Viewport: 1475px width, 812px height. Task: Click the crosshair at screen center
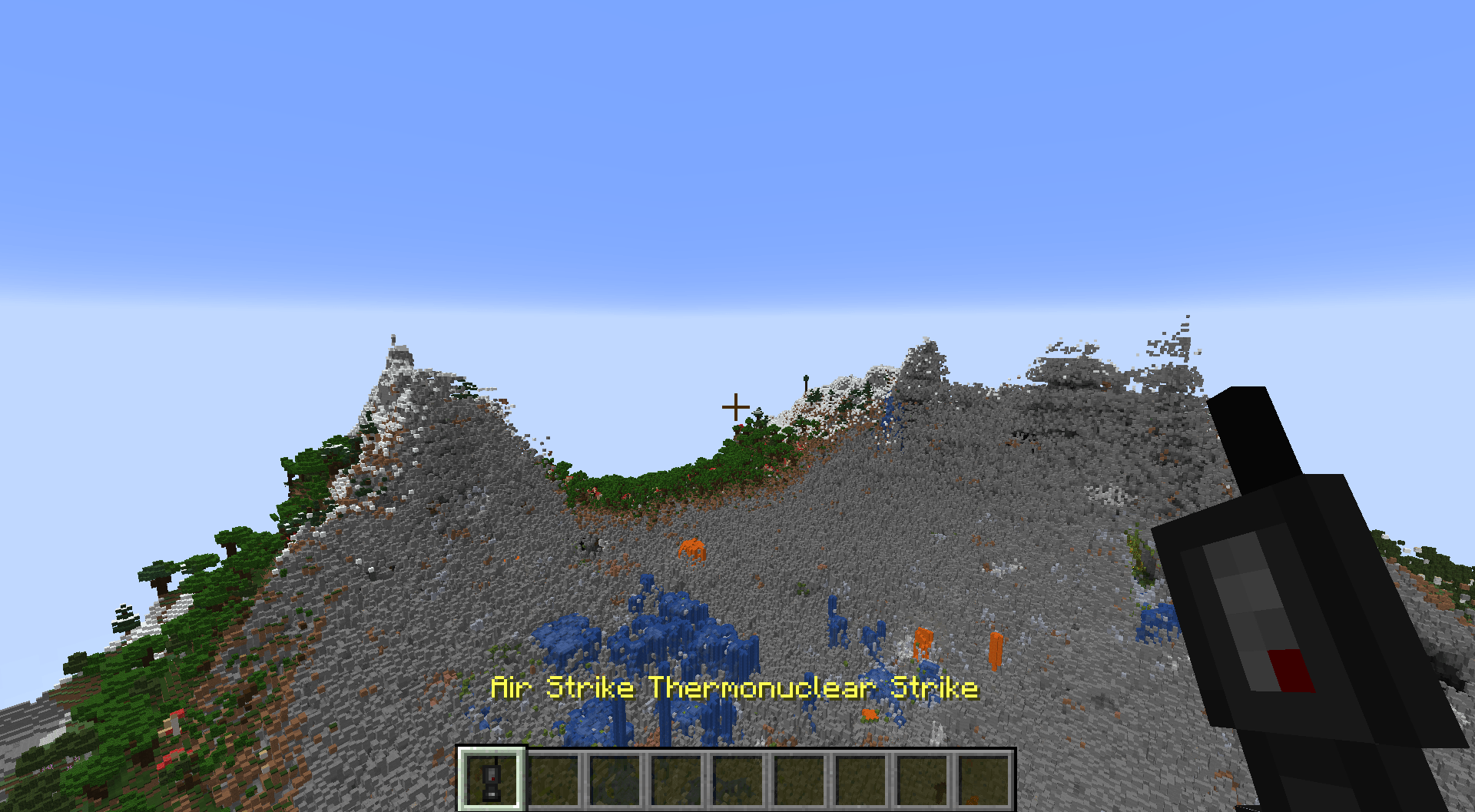(735, 406)
